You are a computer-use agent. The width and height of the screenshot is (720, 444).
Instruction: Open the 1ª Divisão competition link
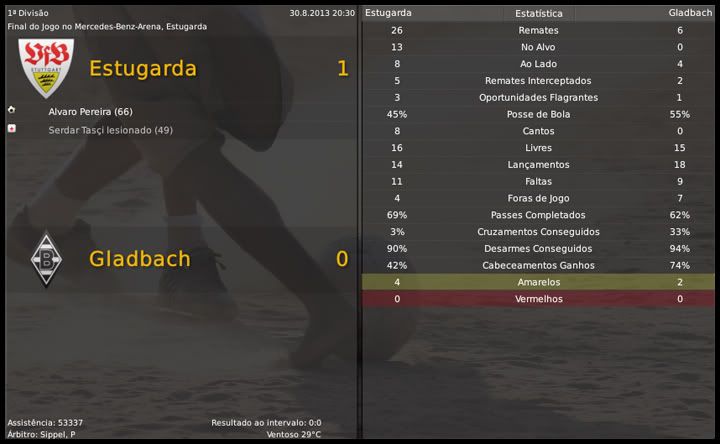28,13
